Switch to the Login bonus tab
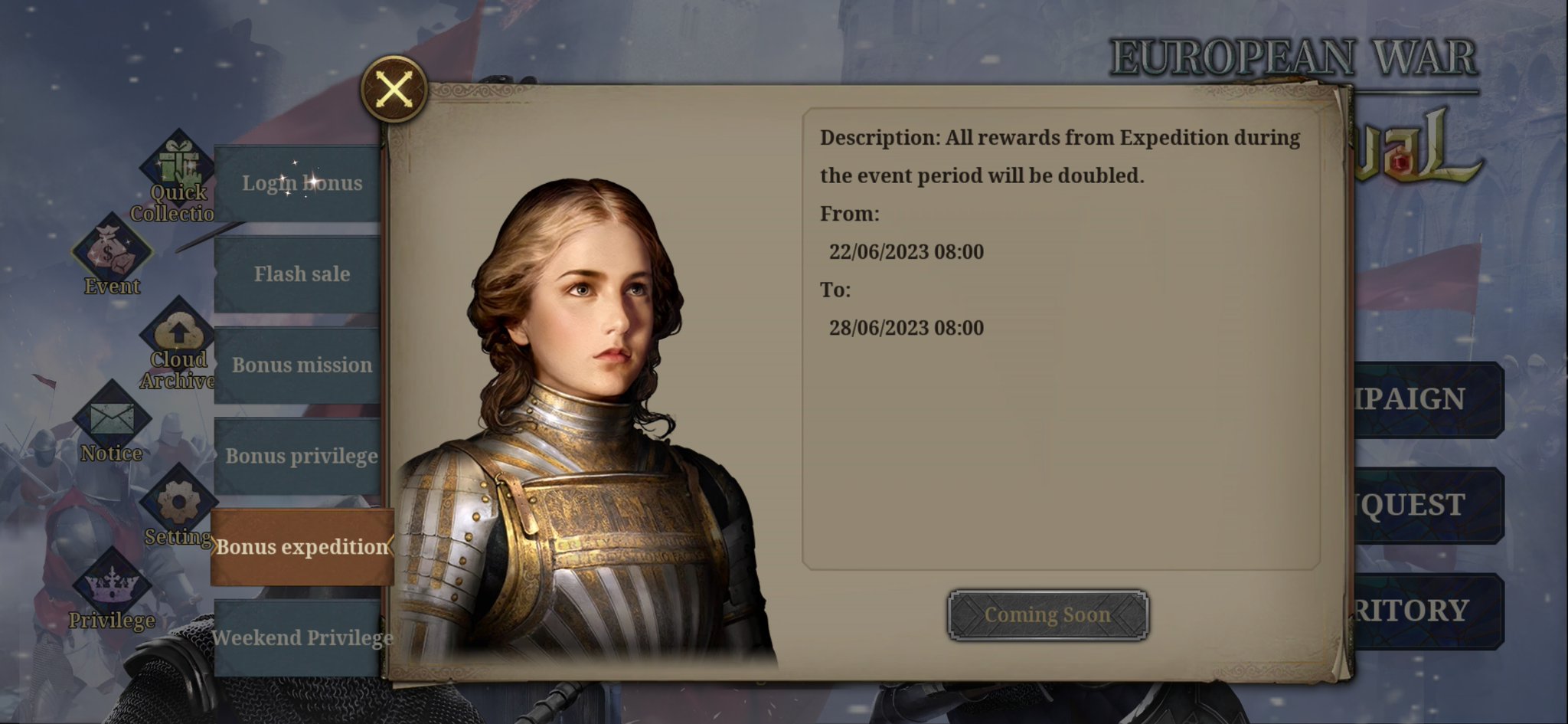 click(x=301, y=183)
